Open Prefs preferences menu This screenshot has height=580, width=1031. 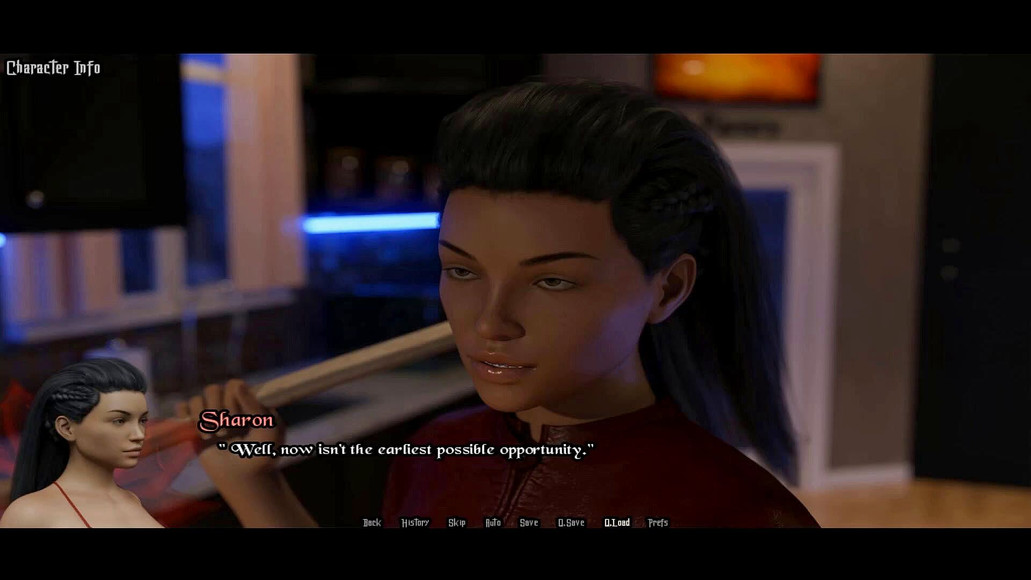click(658, 523)
